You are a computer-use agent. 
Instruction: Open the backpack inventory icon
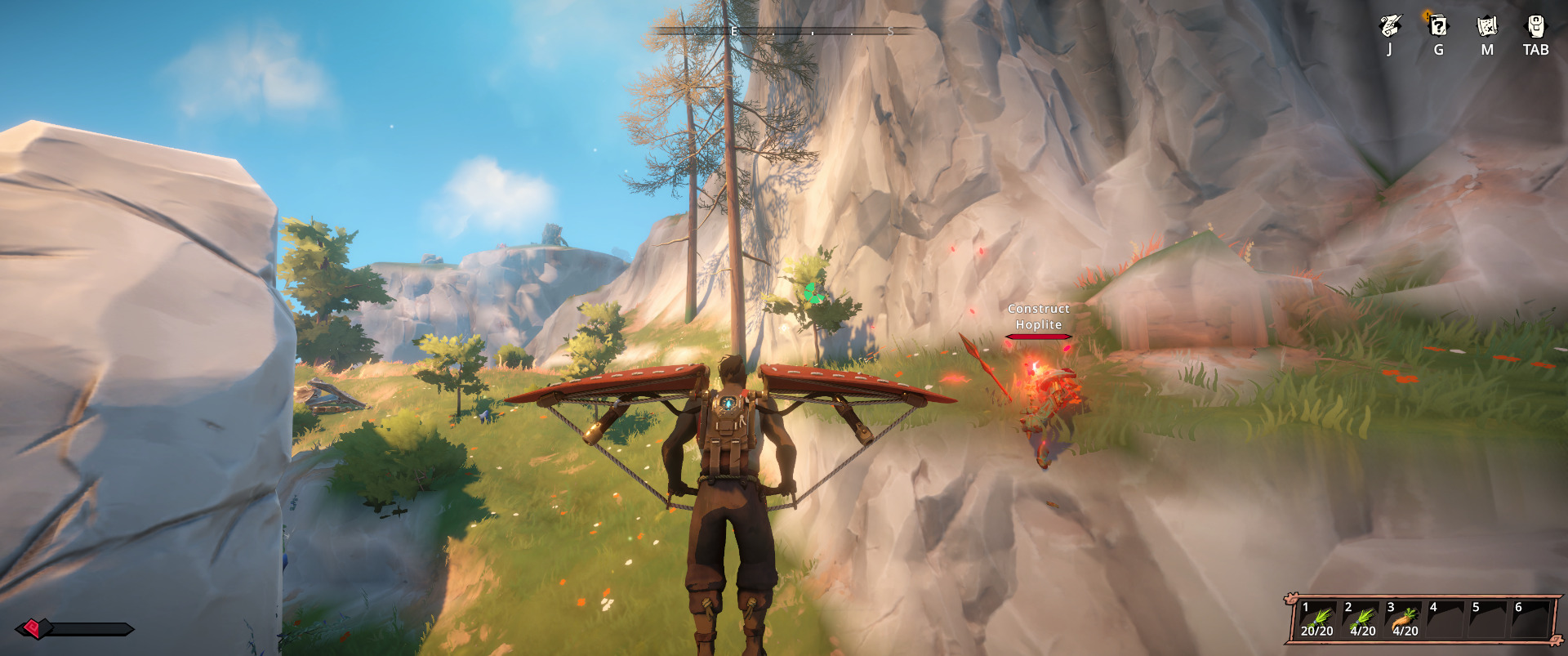[1536, 27]
